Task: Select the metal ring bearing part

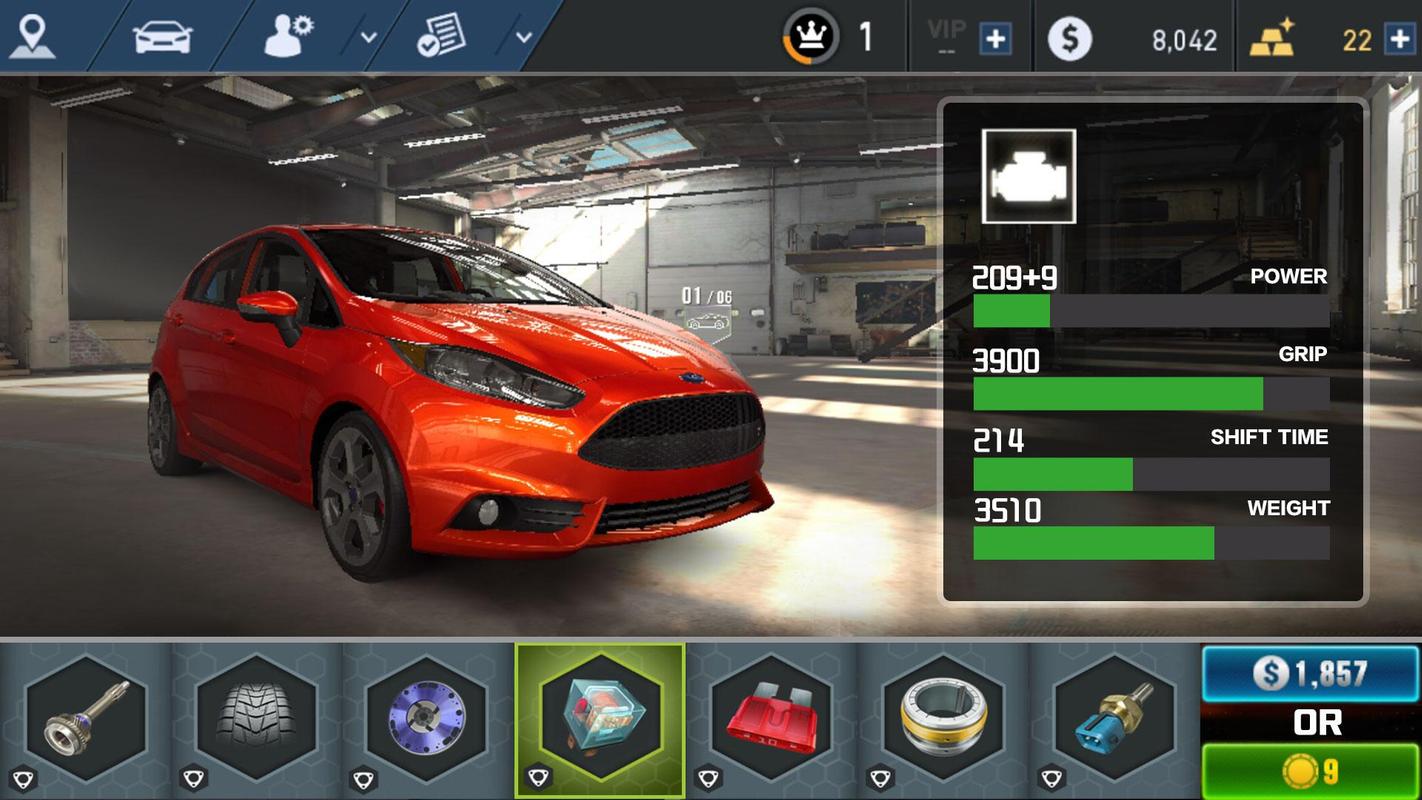Action: [x=943, y=718]
